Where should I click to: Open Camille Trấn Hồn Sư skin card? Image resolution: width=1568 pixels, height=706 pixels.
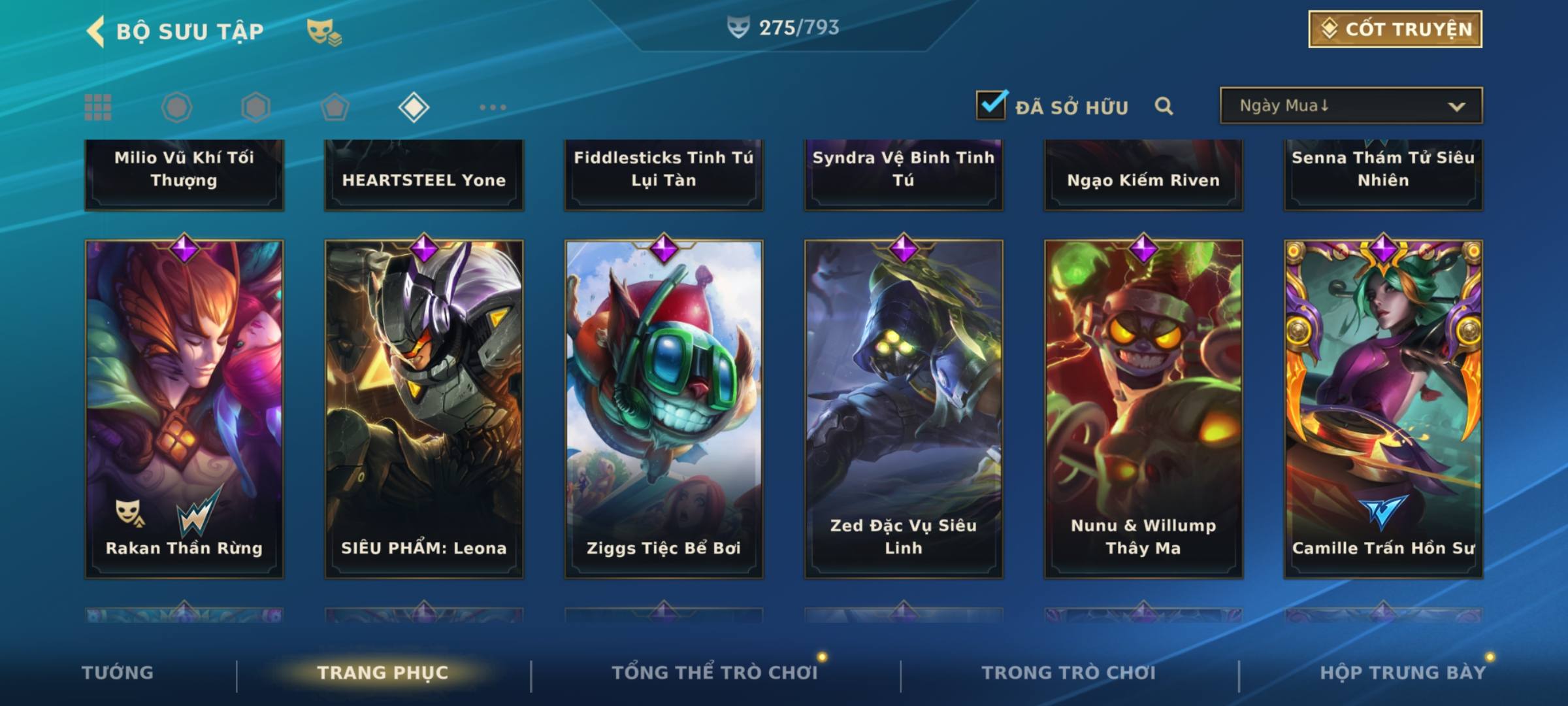pyautogui.click(x=1383, y=409)
